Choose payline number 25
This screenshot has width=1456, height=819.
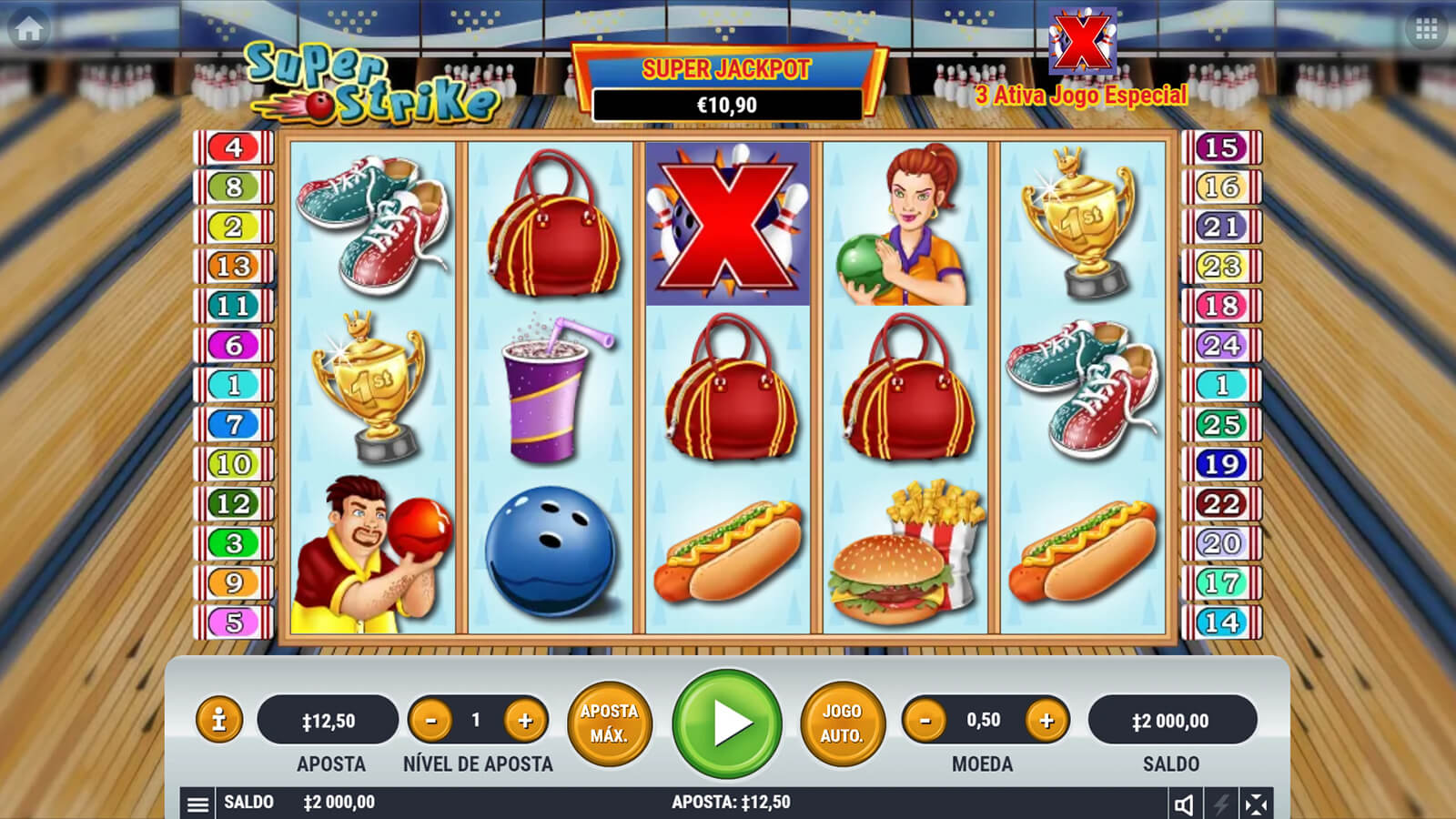[1221, 424]
